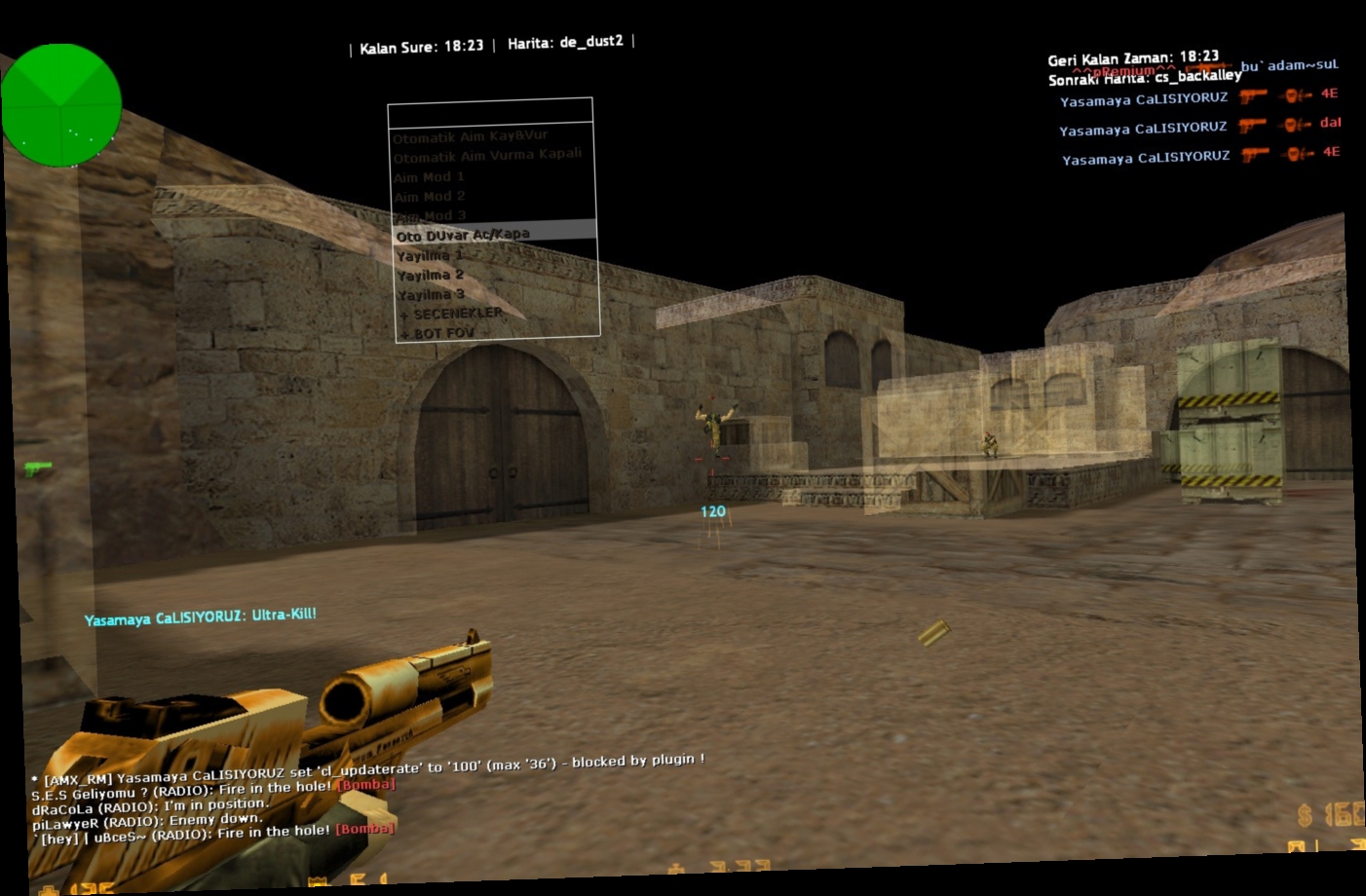Click the Ultra-Kill! announcement text
Screen dimensions: 1366x896
[x=284, y=617]
